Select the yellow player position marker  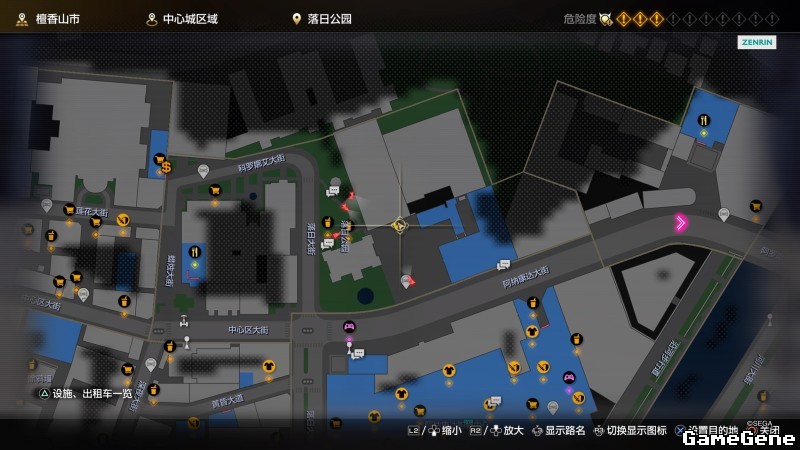pos(398,226)
